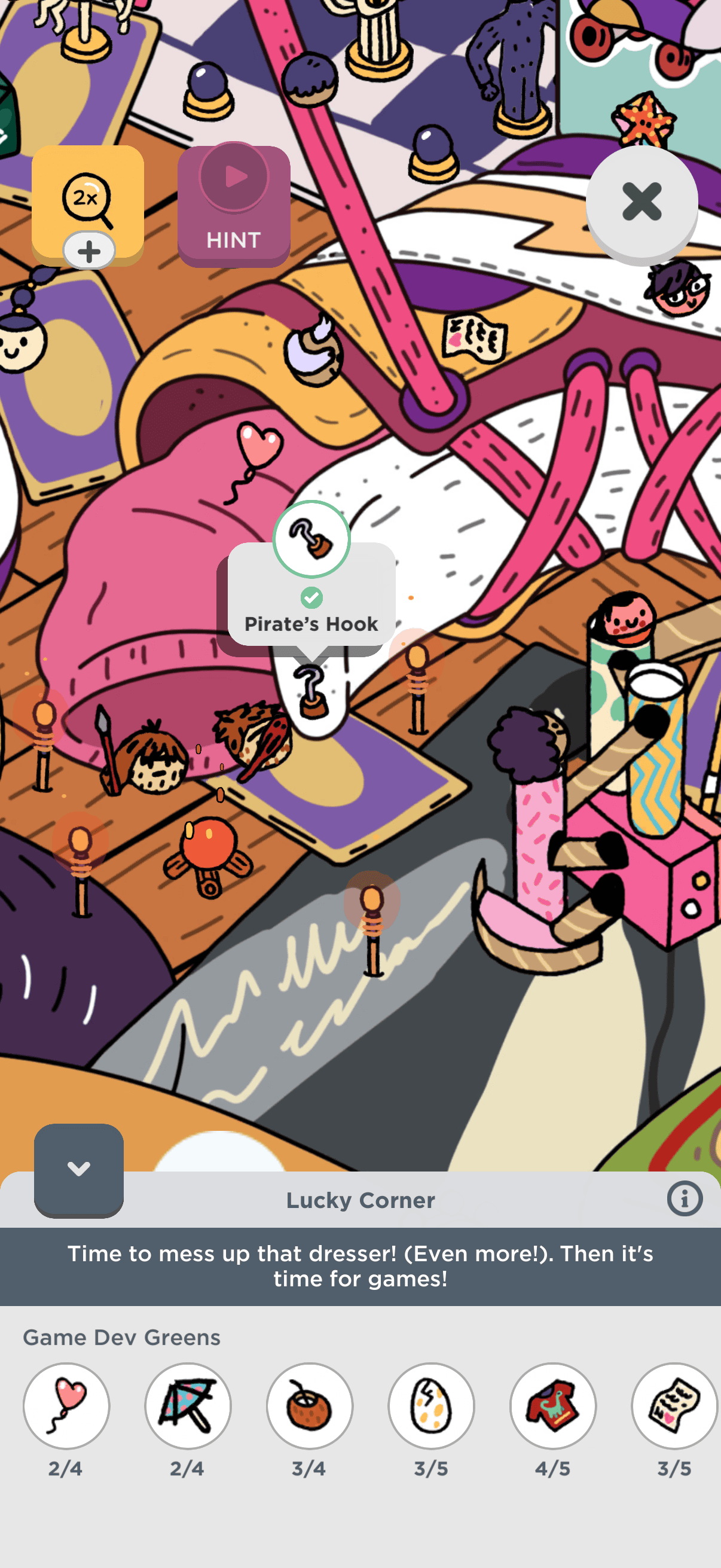Select the cracked spotted egg target
721x1568 pixels.
point(432,1405)
